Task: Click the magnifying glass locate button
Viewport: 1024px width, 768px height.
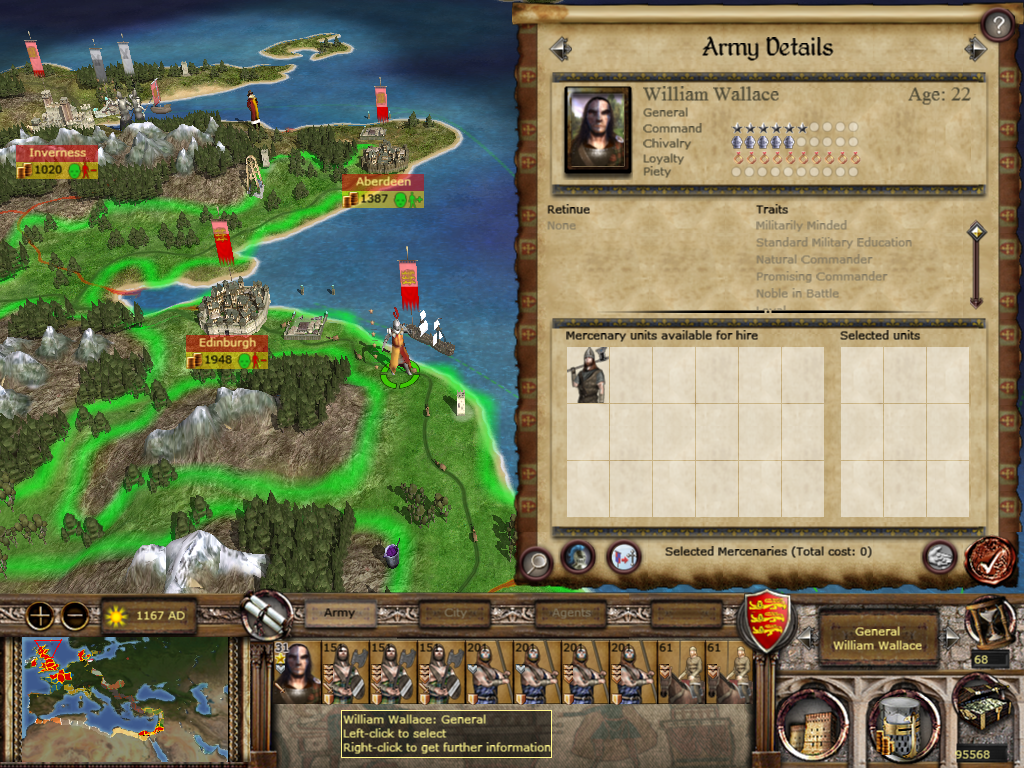Action: 537,563
